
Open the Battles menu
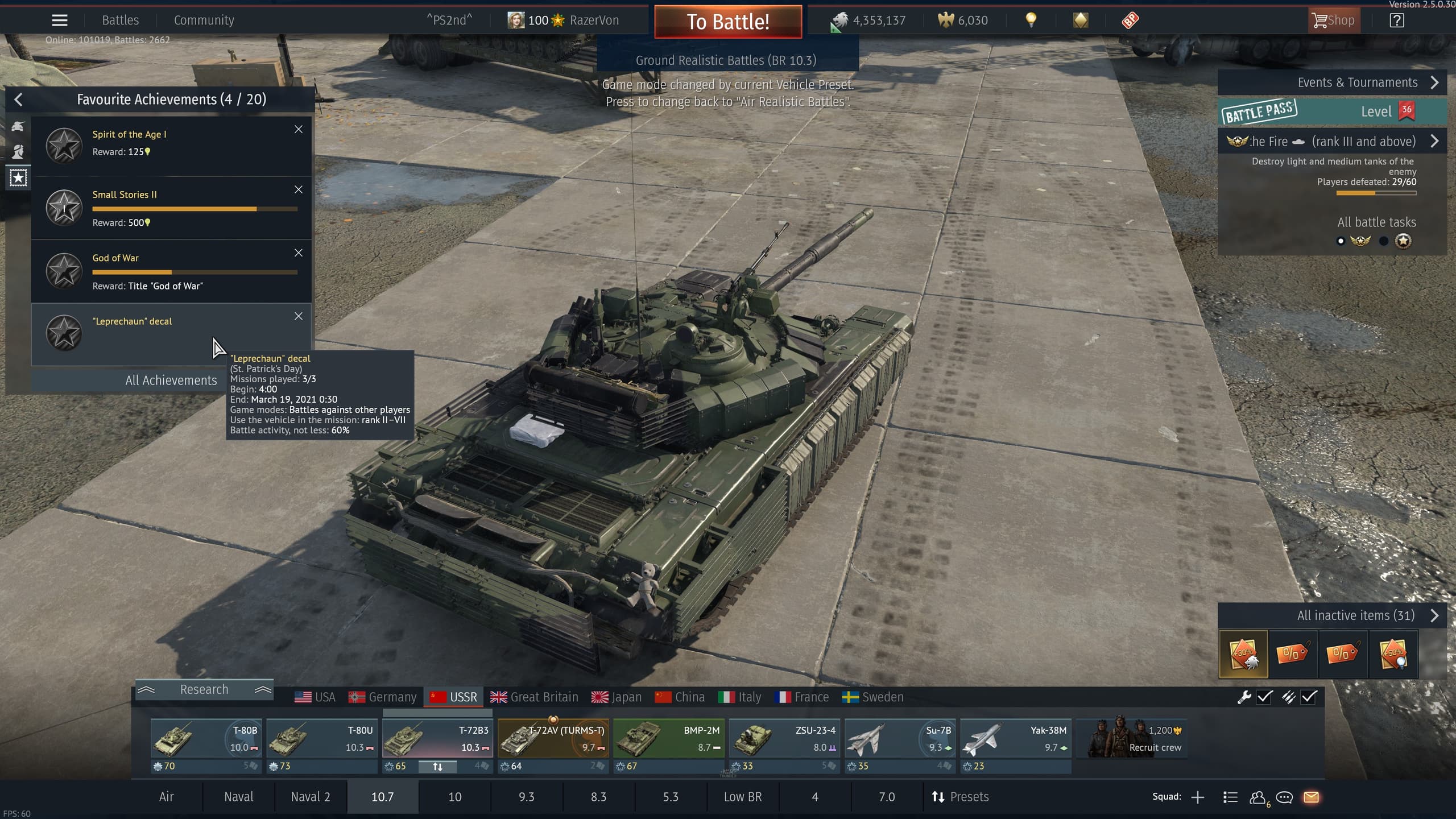point(120,20)
